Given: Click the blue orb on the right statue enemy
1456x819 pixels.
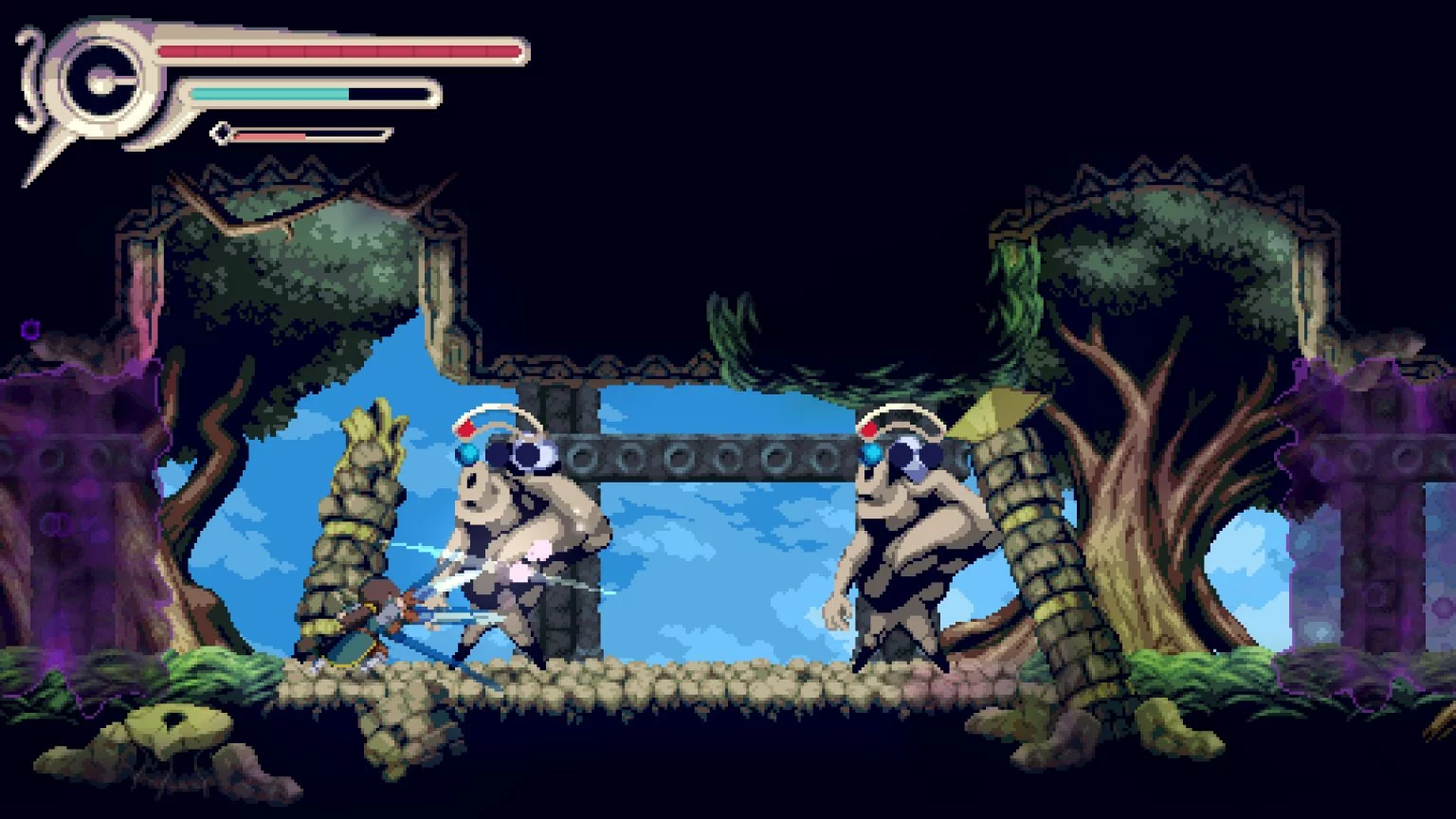Looking at the screenshot, I should pyautogui.click(x=868, y=454).
